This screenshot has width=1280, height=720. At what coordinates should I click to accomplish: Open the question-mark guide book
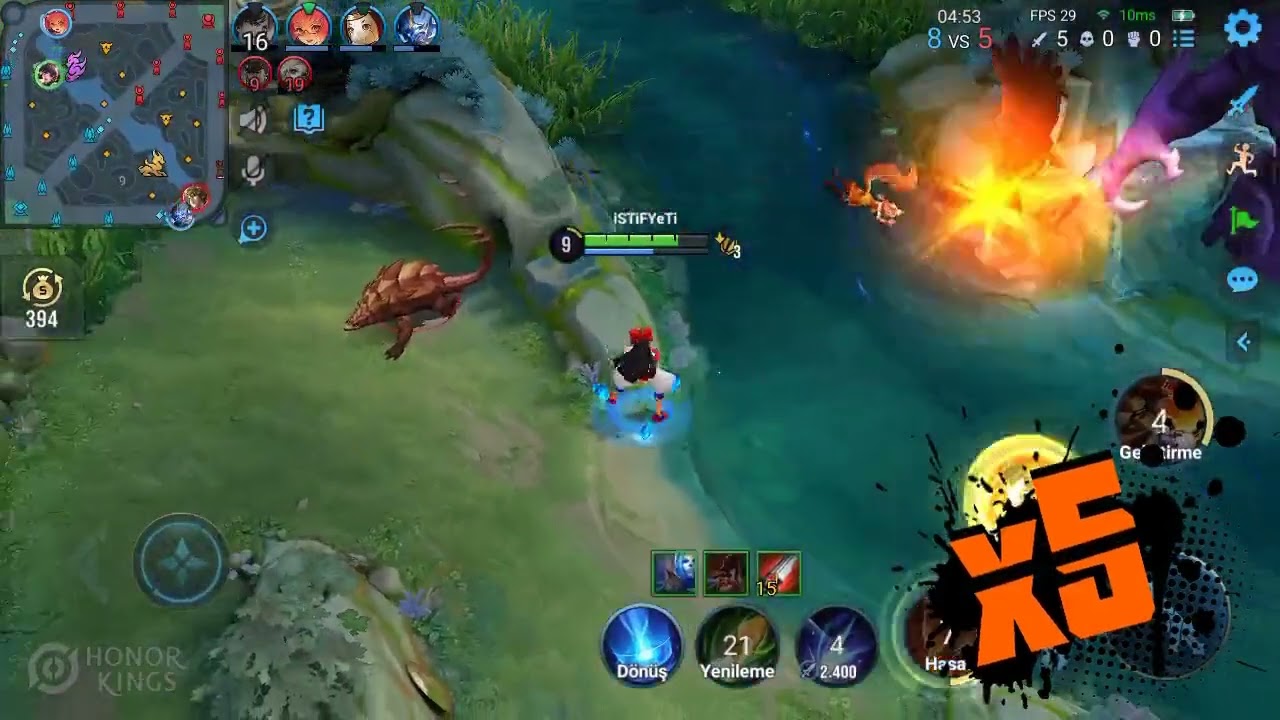pos(309,120)
